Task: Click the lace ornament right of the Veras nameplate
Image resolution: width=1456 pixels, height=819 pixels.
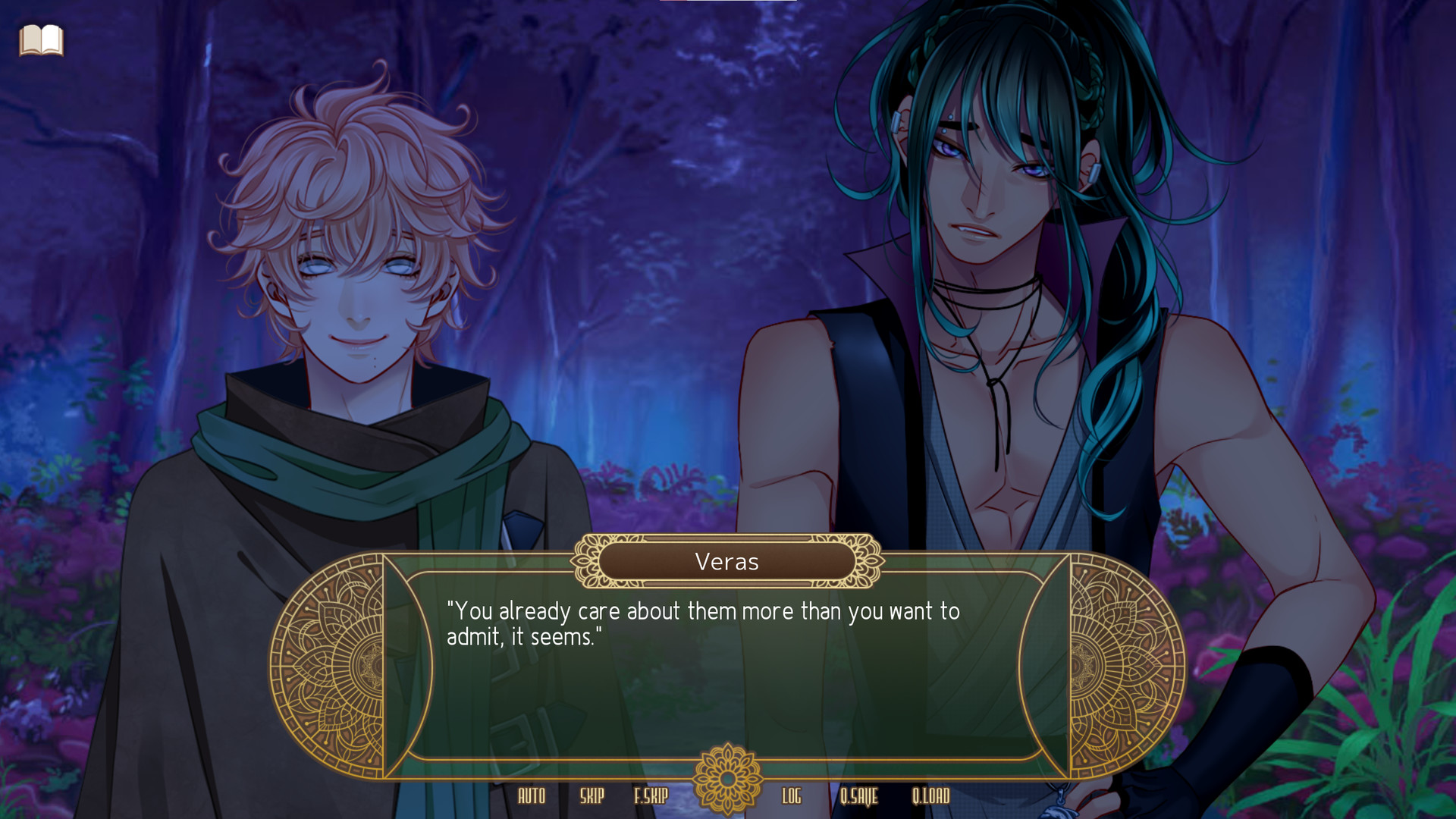Action: pyautogui.click(x=867, y=562)
